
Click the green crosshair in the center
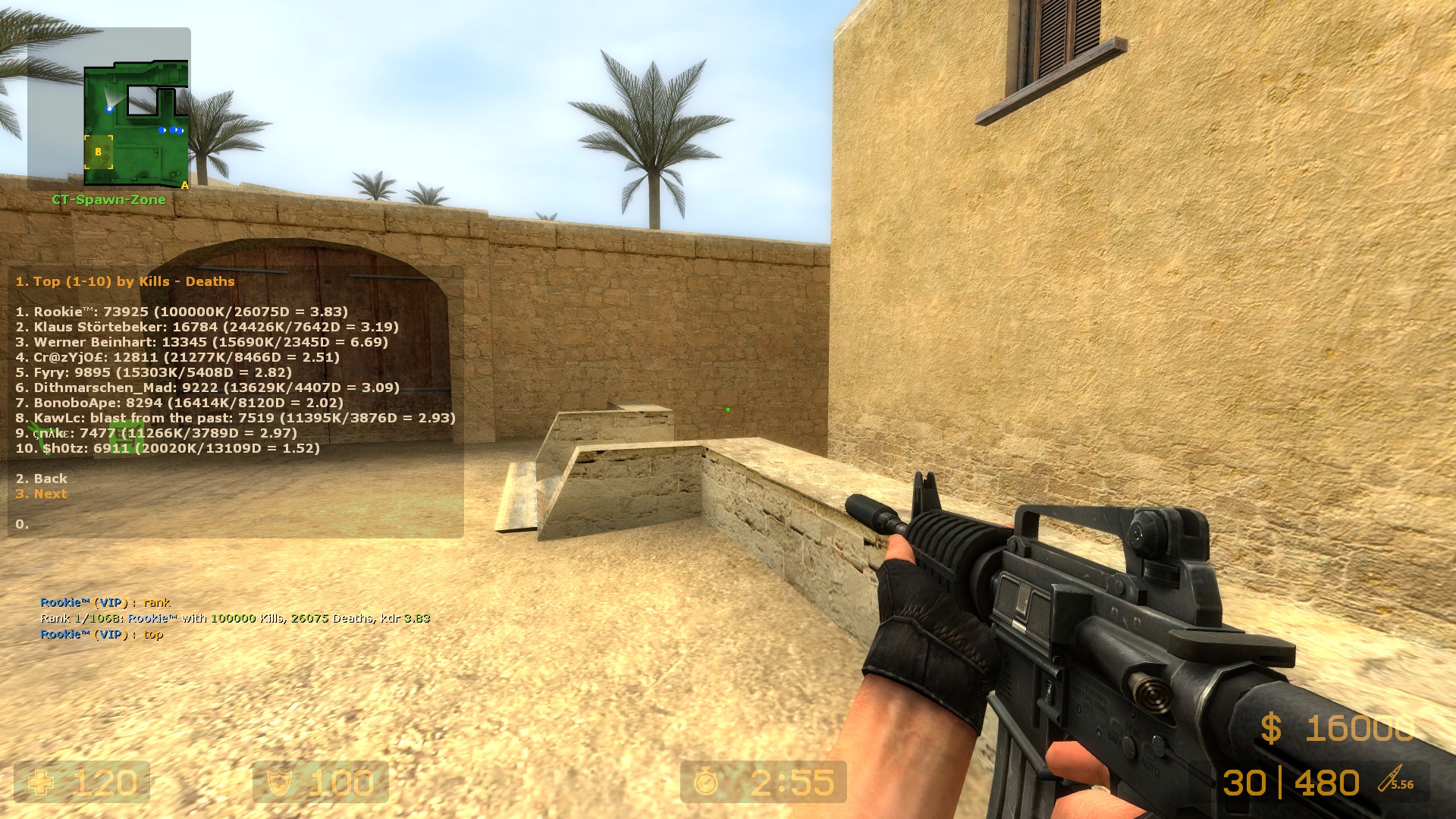click(726, 408)
